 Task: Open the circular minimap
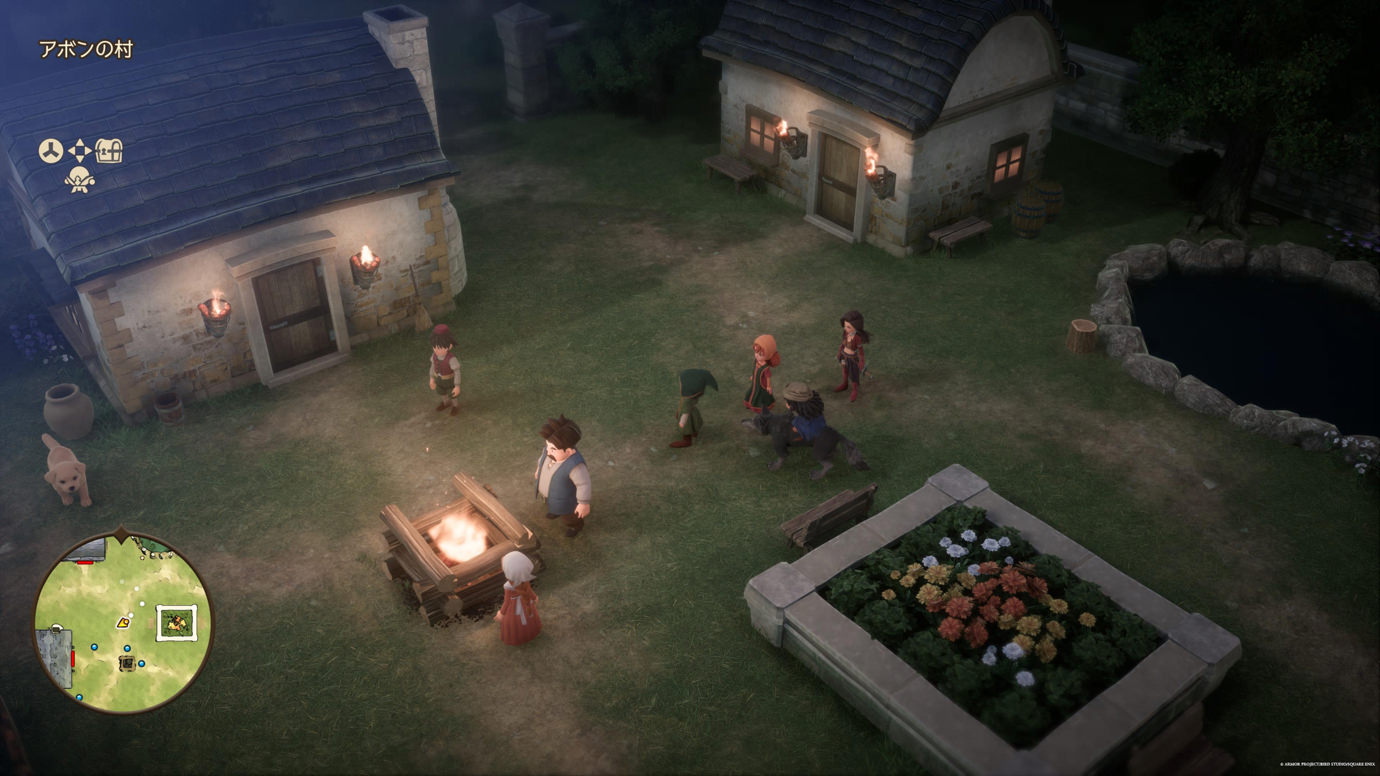122,622
